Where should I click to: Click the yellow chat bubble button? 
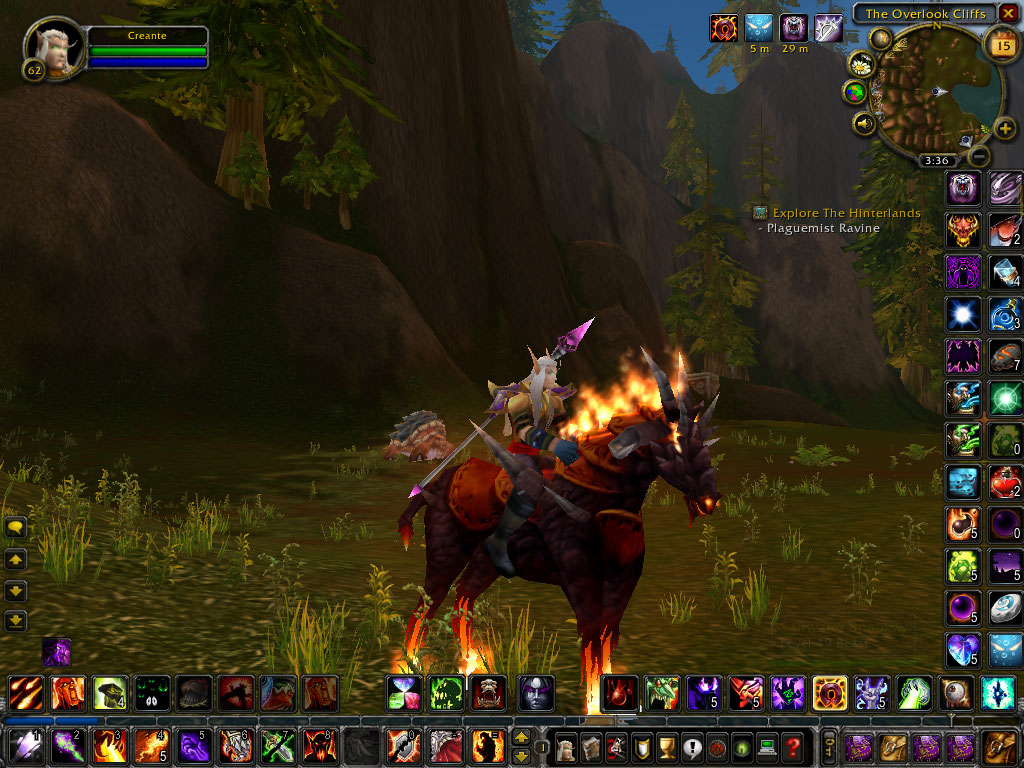click(16, 527)
